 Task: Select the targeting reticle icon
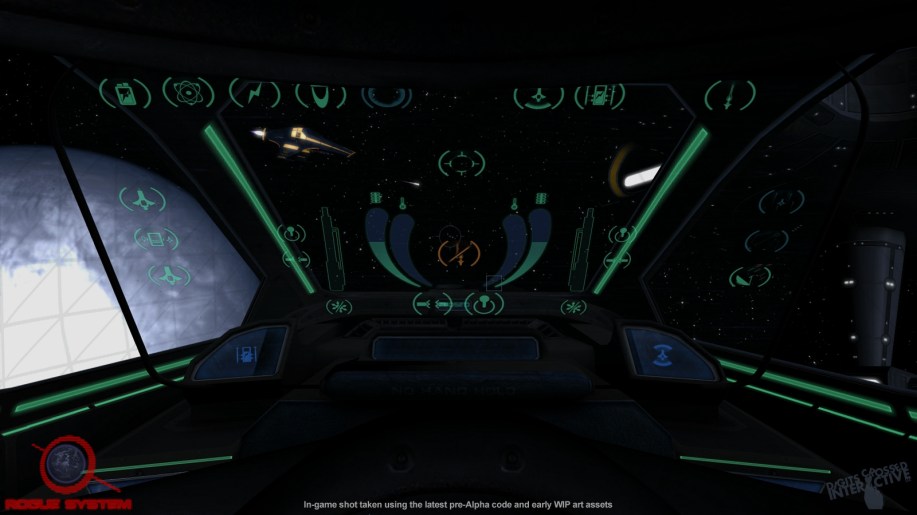(461, 162)
